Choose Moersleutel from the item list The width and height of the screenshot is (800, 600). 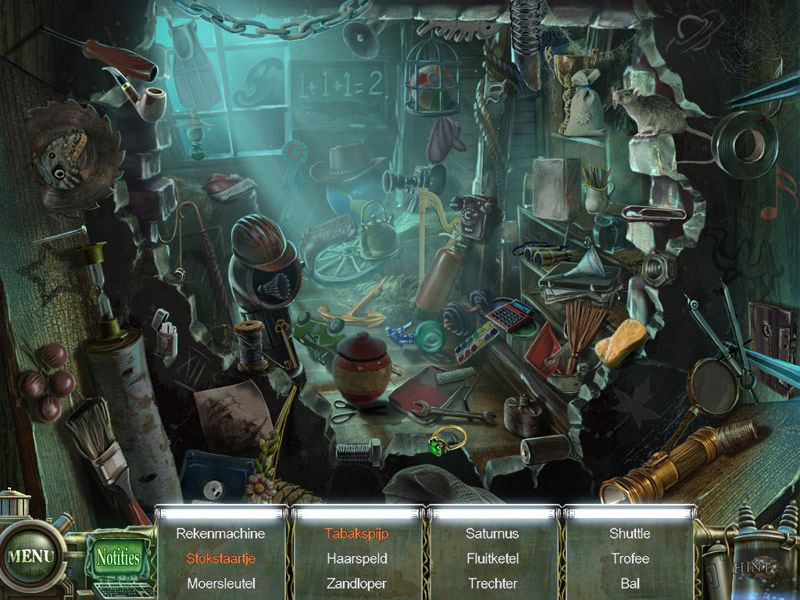pos(222,583)
